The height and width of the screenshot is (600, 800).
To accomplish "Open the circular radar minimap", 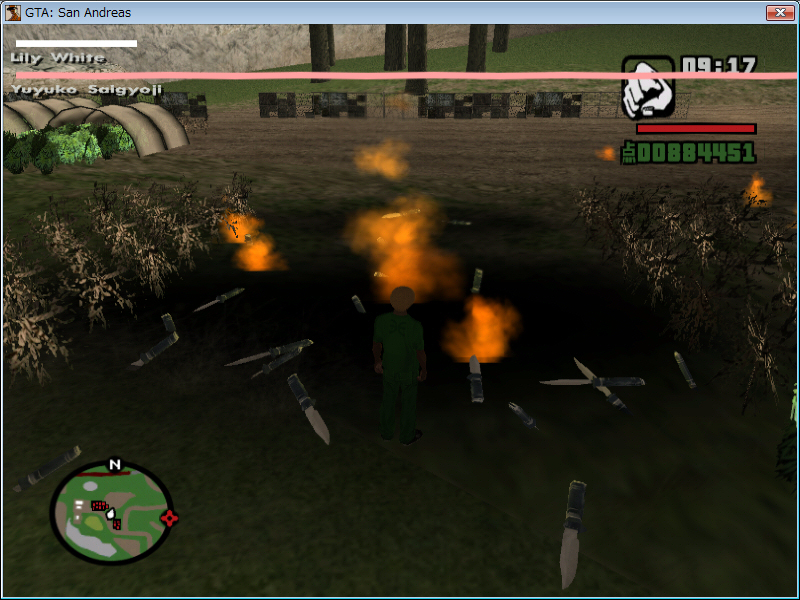I will [111, 512].
